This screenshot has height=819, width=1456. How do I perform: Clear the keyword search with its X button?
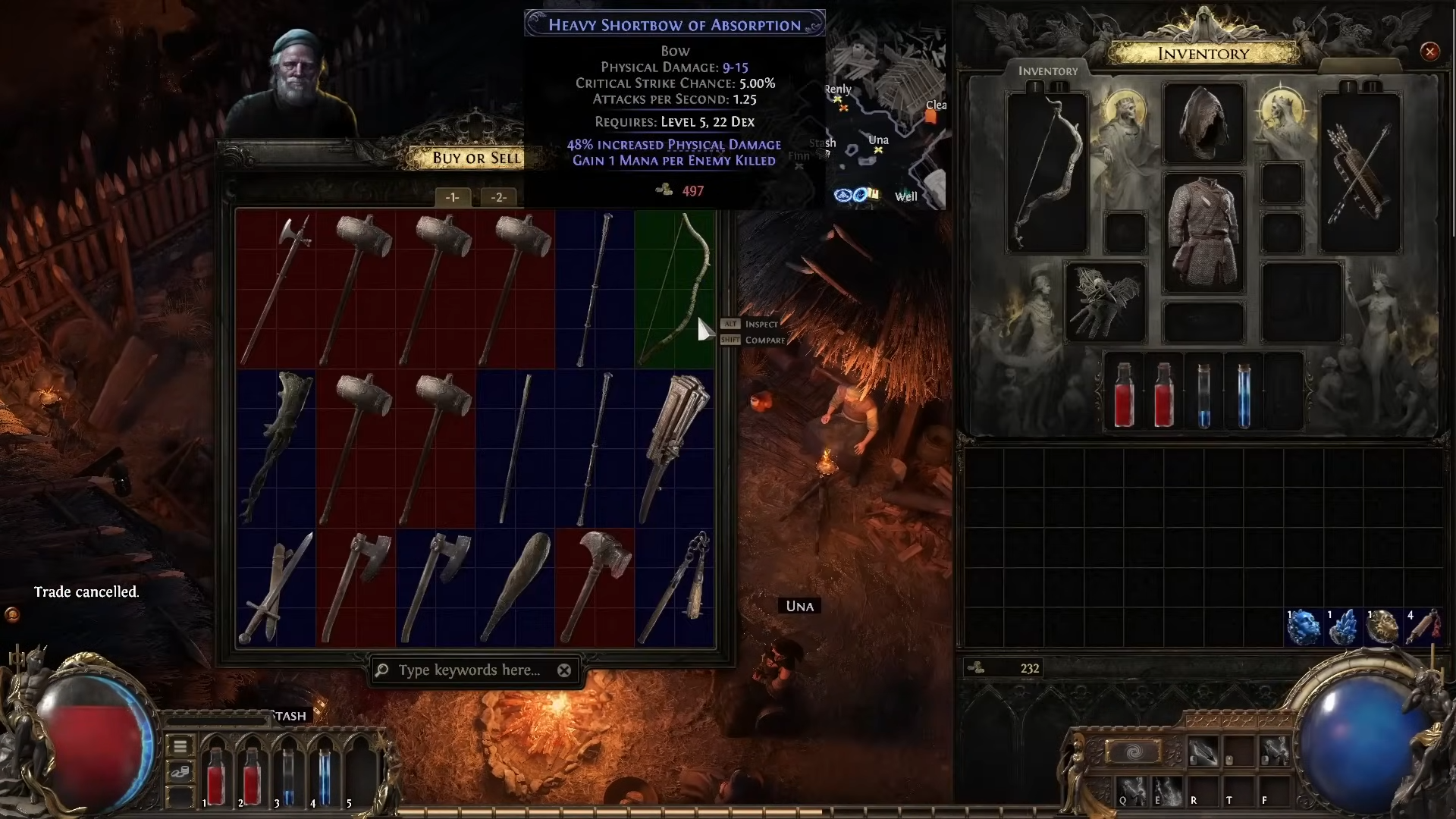(564, 670)
